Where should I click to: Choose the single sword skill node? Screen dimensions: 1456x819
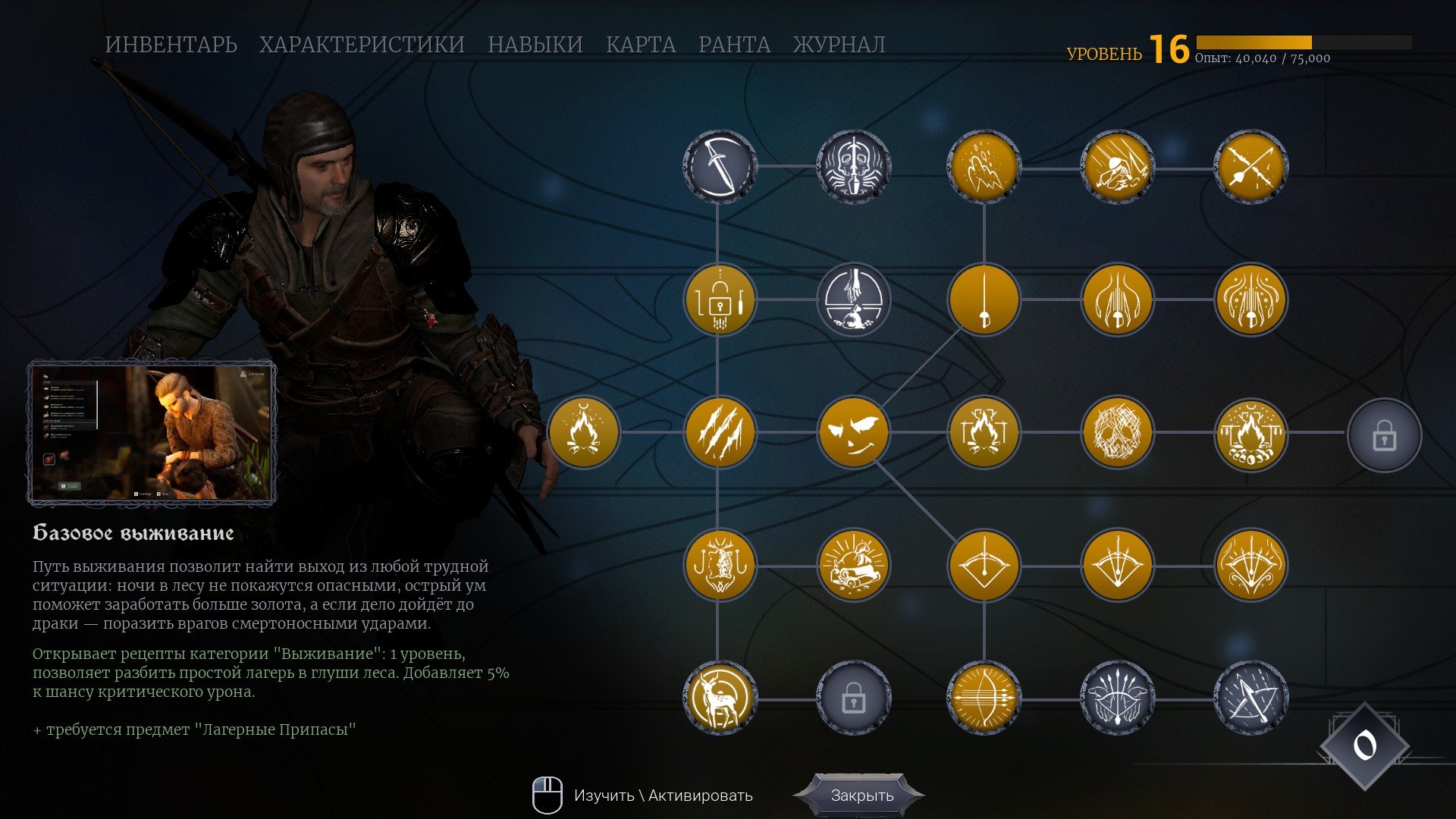click(984, 300)
